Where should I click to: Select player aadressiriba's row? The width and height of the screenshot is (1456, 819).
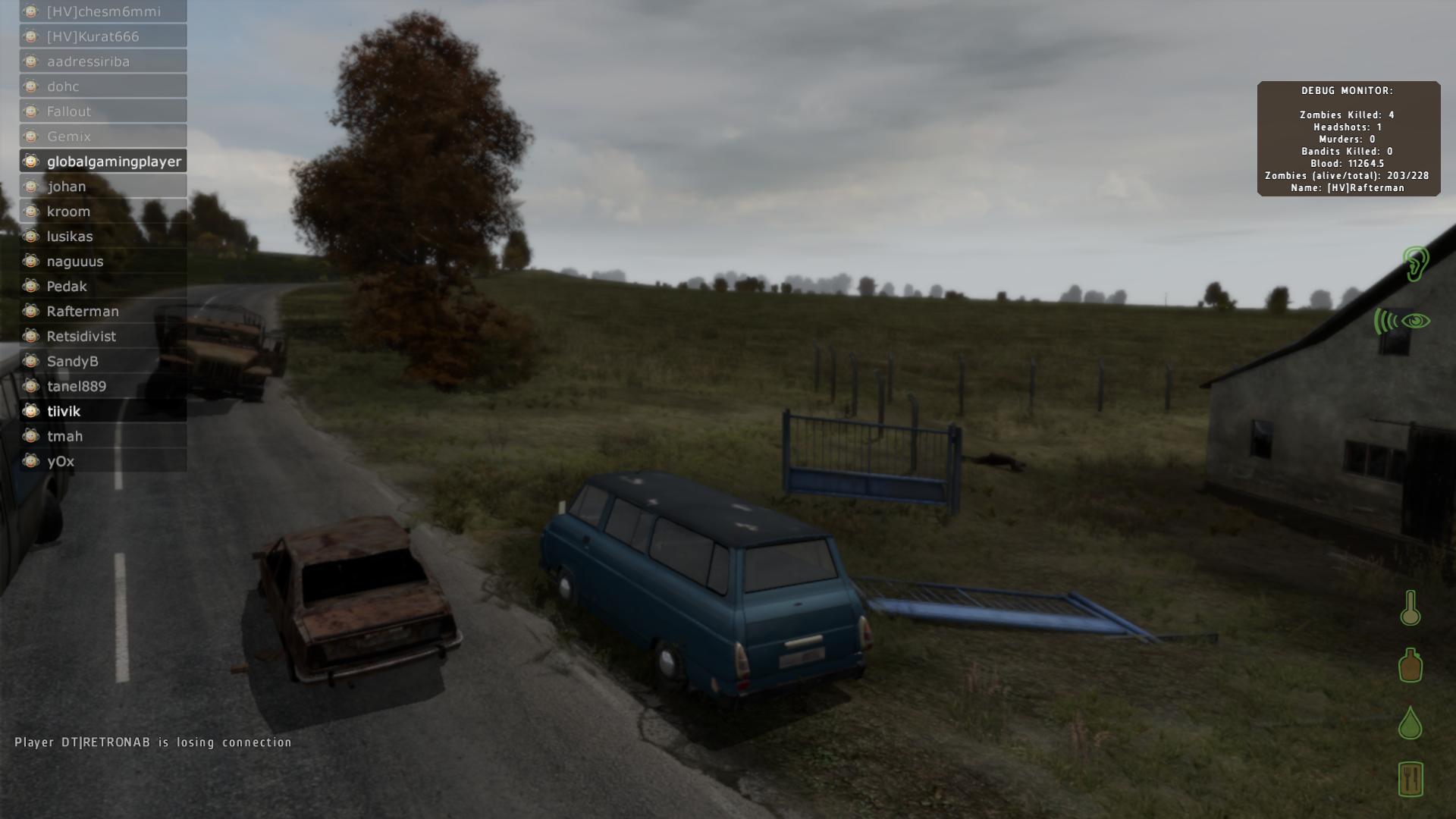[x=103, y=61]
